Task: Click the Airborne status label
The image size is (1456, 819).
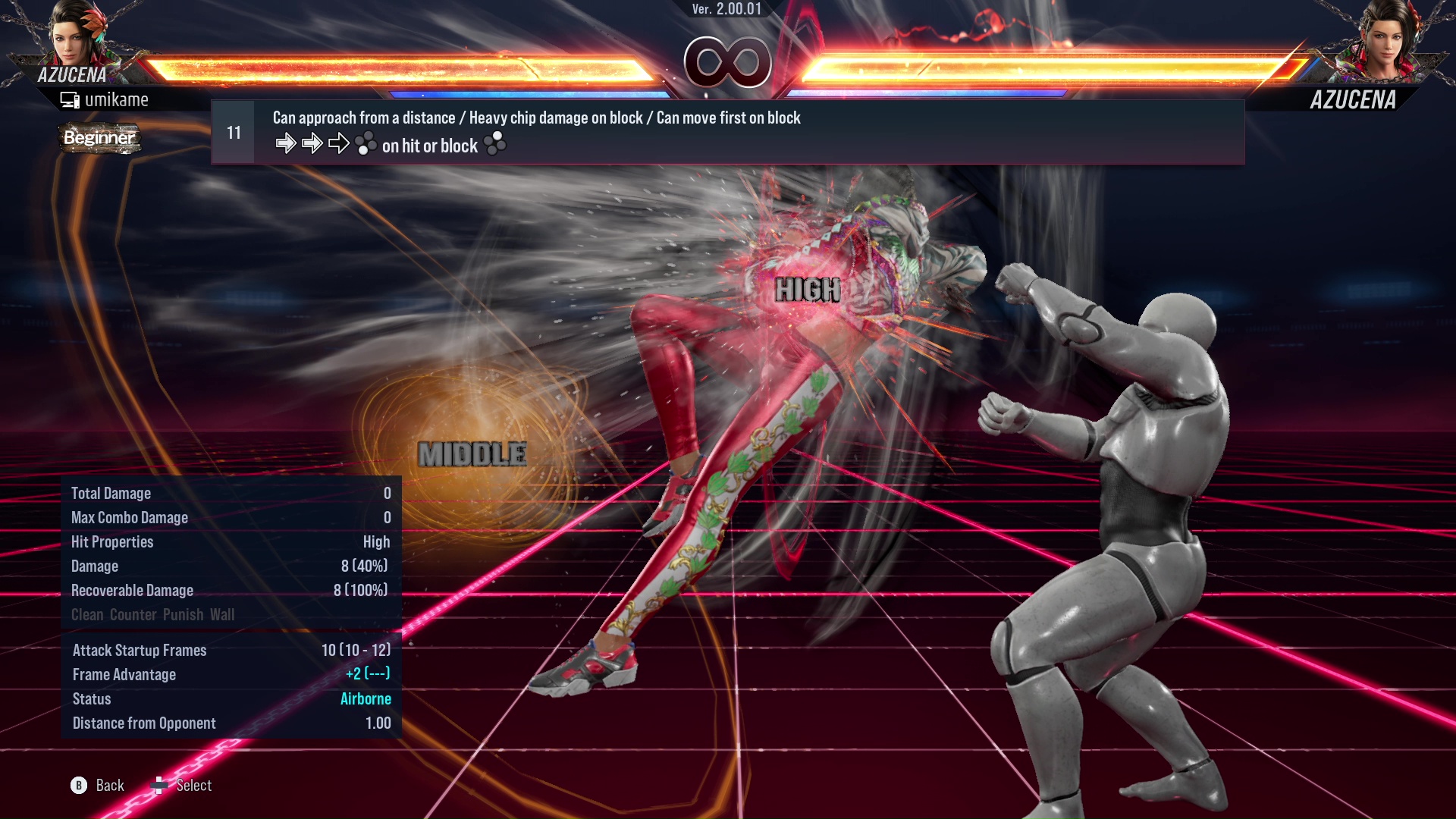Action: click(x=366, y=698)
